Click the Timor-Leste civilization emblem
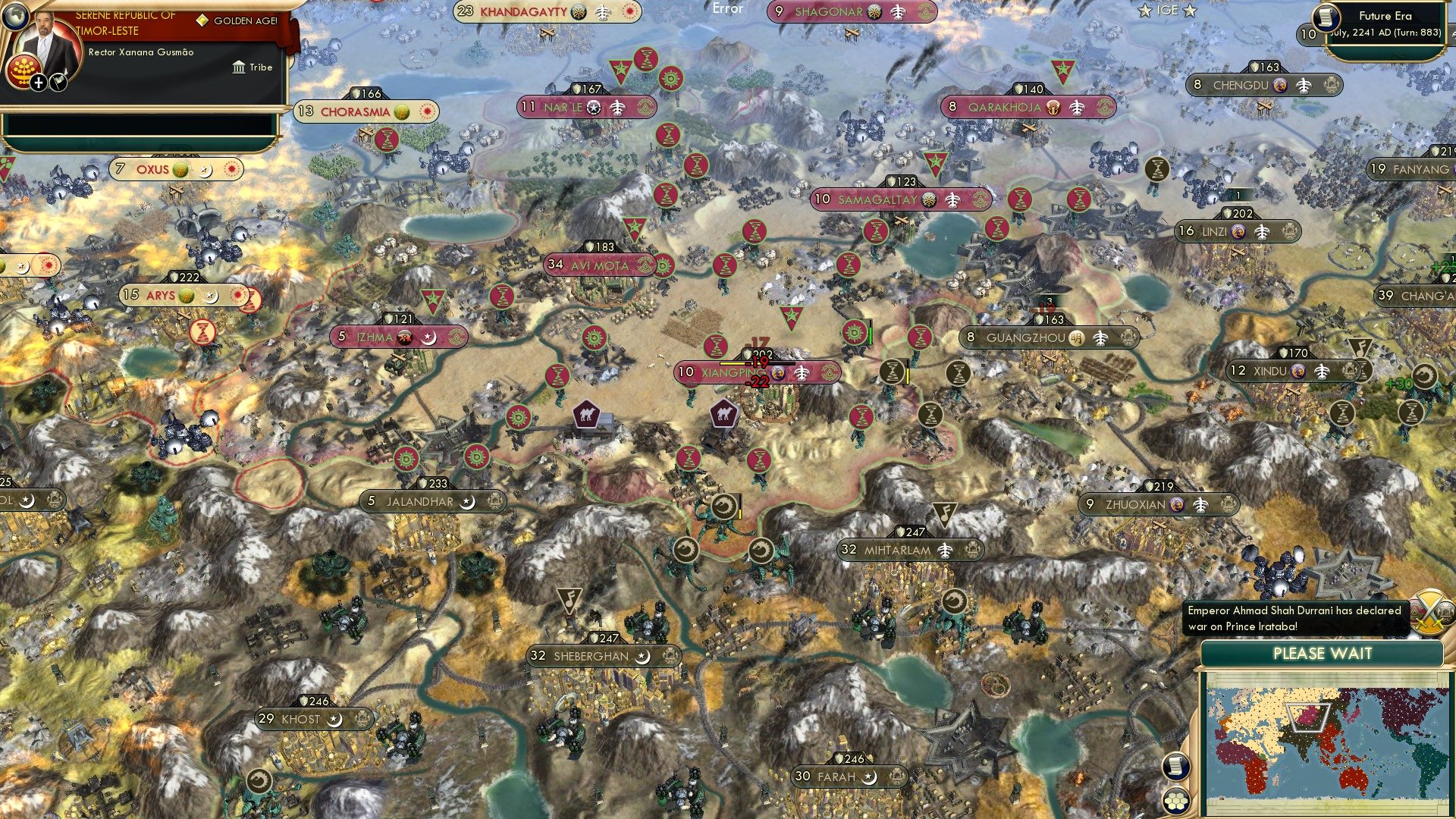The height and width of the screenshot is (819, 1456). [24, 73]
